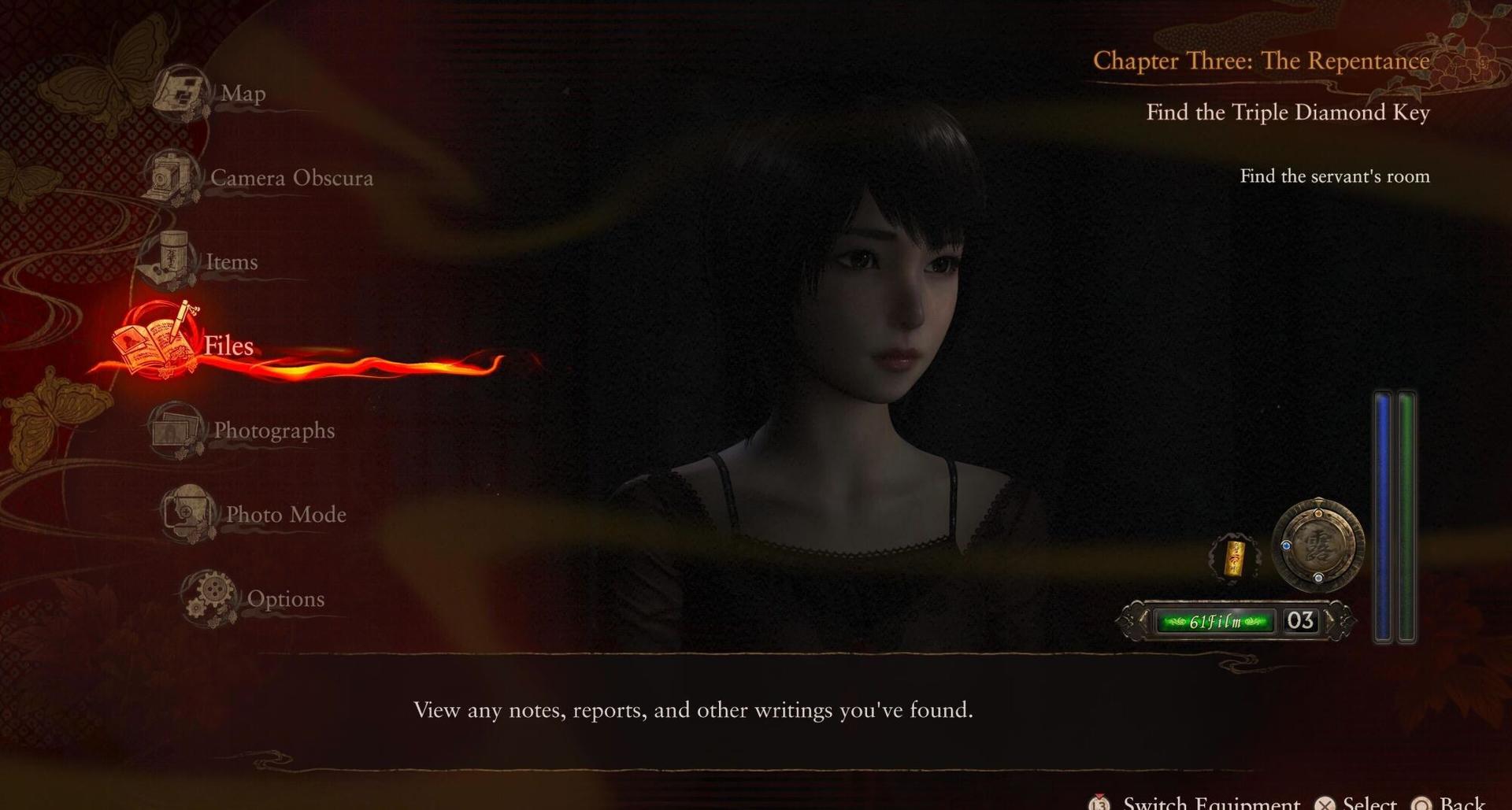Toggle the blue lens upgrade slot

1286,546
